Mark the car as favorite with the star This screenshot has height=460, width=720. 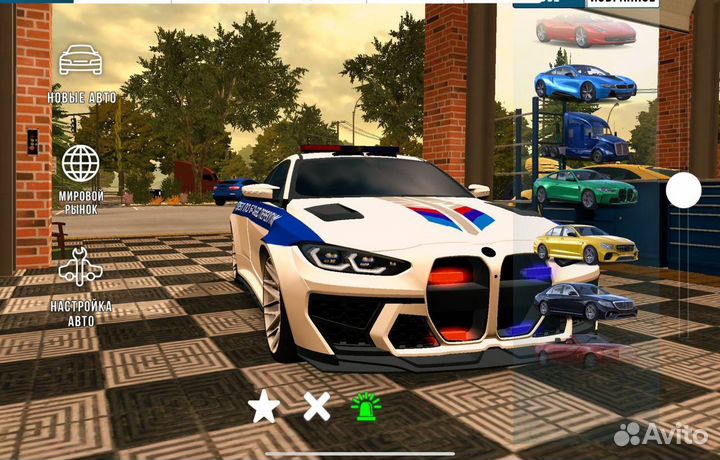tap(264, 407)
